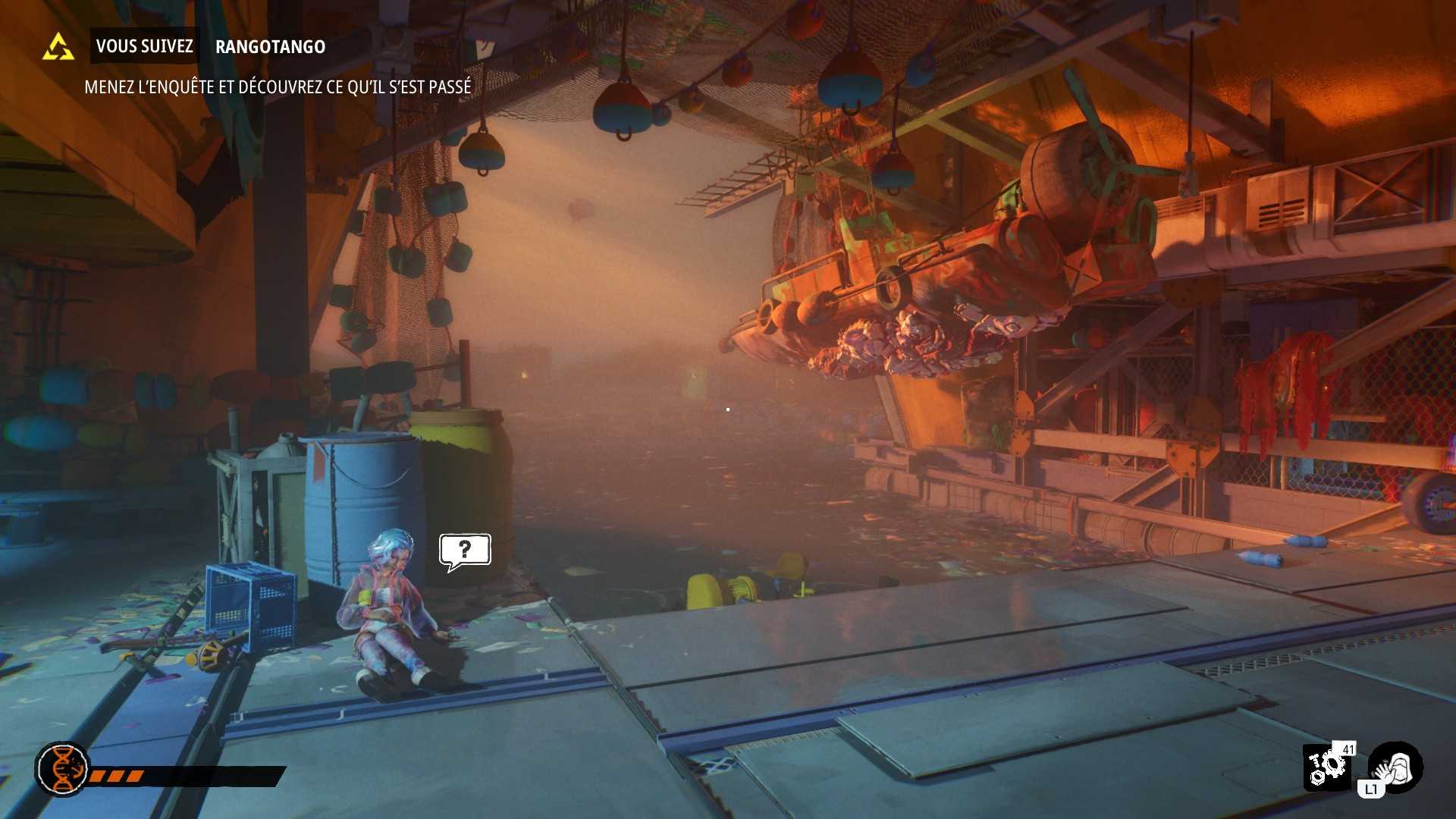Select the Rangotango quest tracker label
This screenshot has width=1456, height=819.
[x=270, y=47]
